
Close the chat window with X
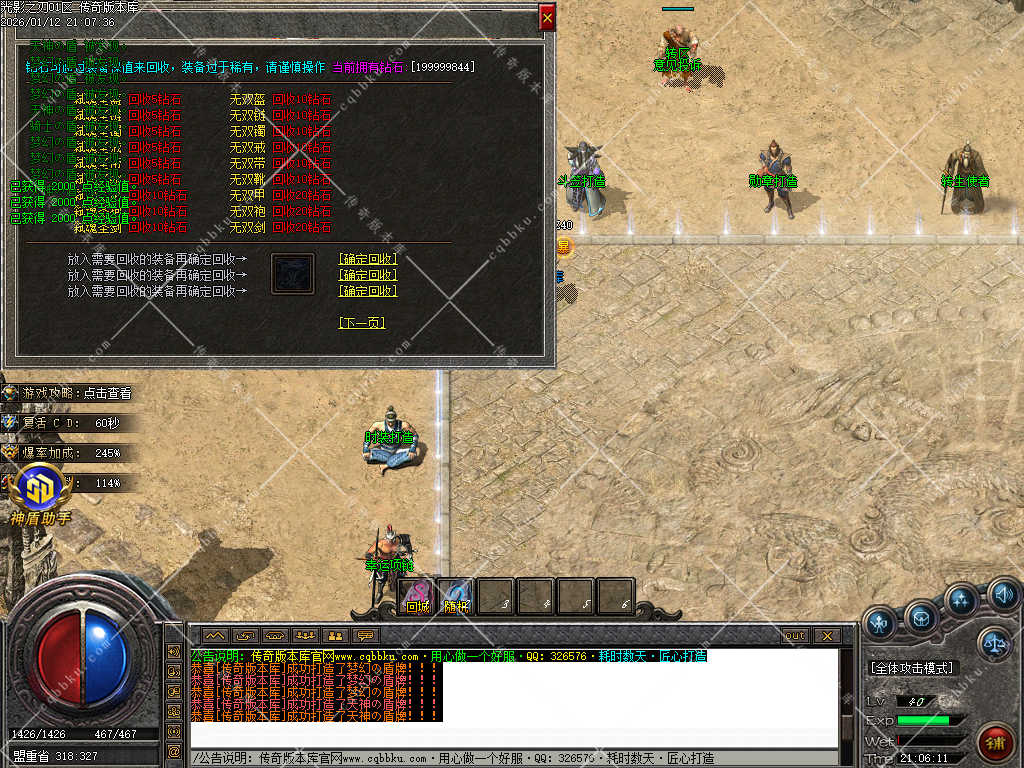(x=826, y=636)
